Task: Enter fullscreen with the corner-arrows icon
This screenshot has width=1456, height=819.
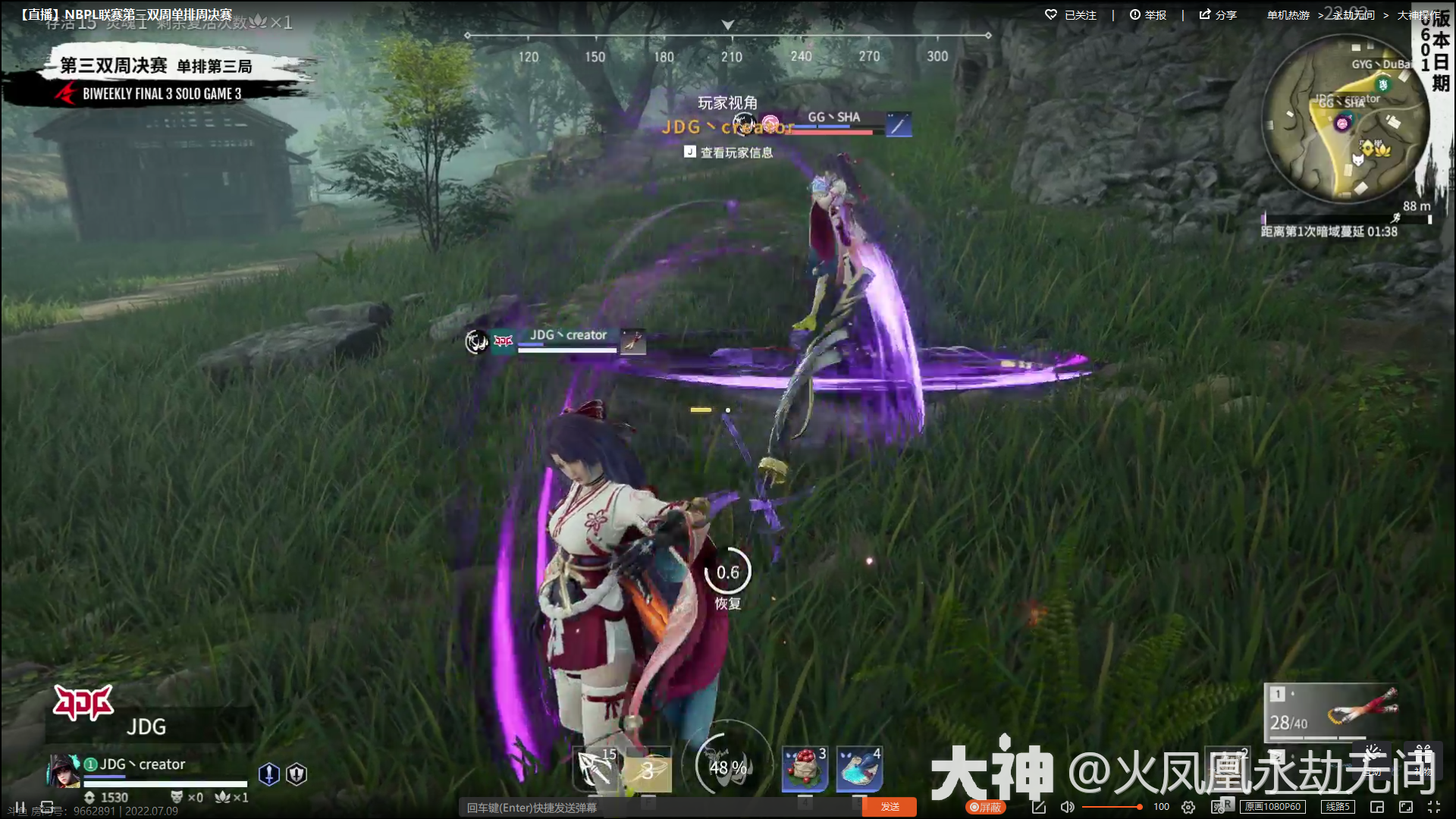Action: [1434, 807]
